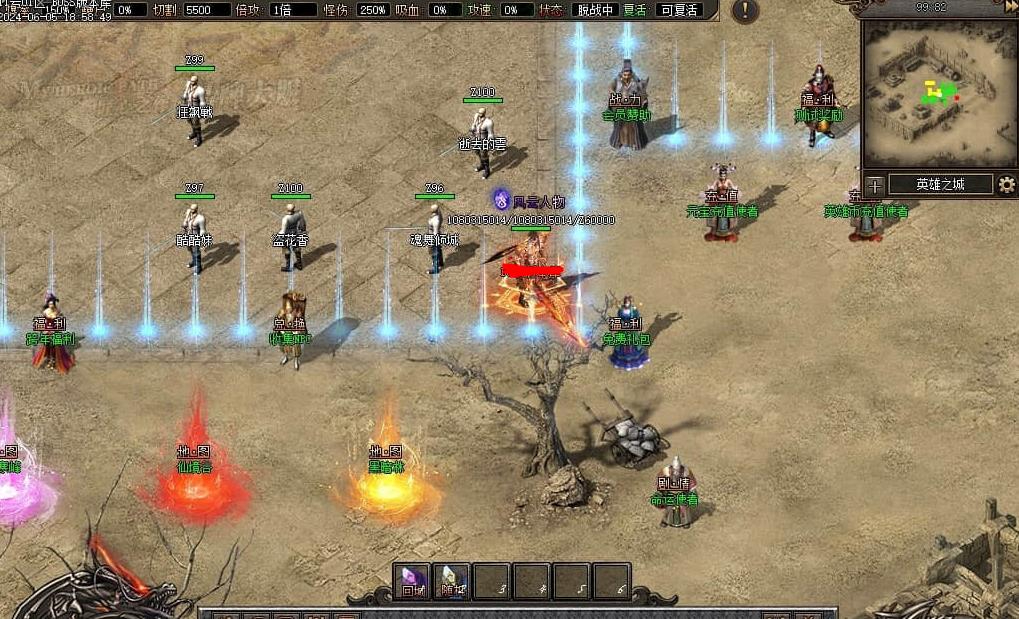Open the gear settings icon beside 英雄之城
The height and width of the screenshot is (619, 1019).
point(1006,185)
